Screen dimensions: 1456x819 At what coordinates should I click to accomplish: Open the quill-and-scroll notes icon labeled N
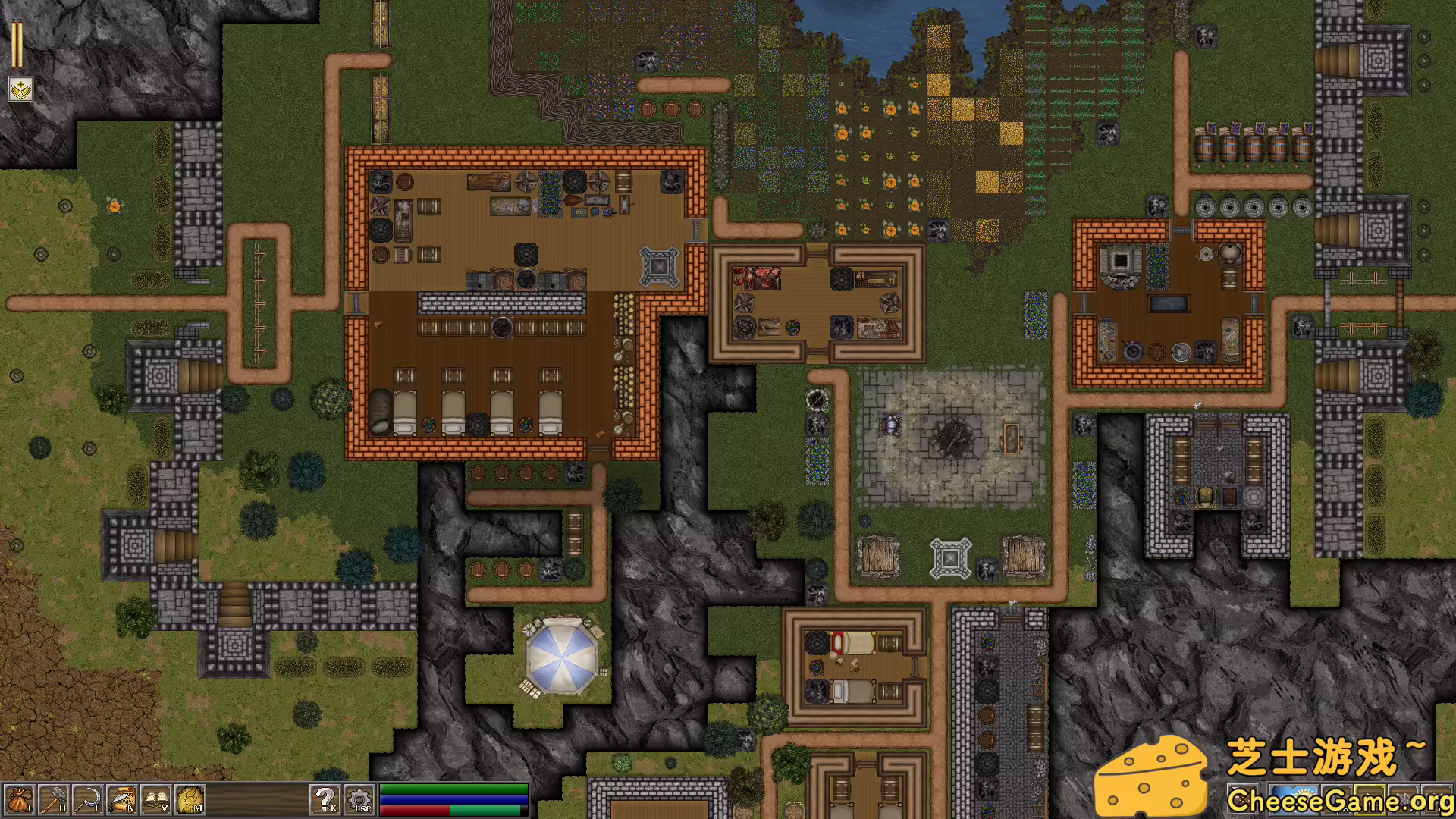(120, 800)
